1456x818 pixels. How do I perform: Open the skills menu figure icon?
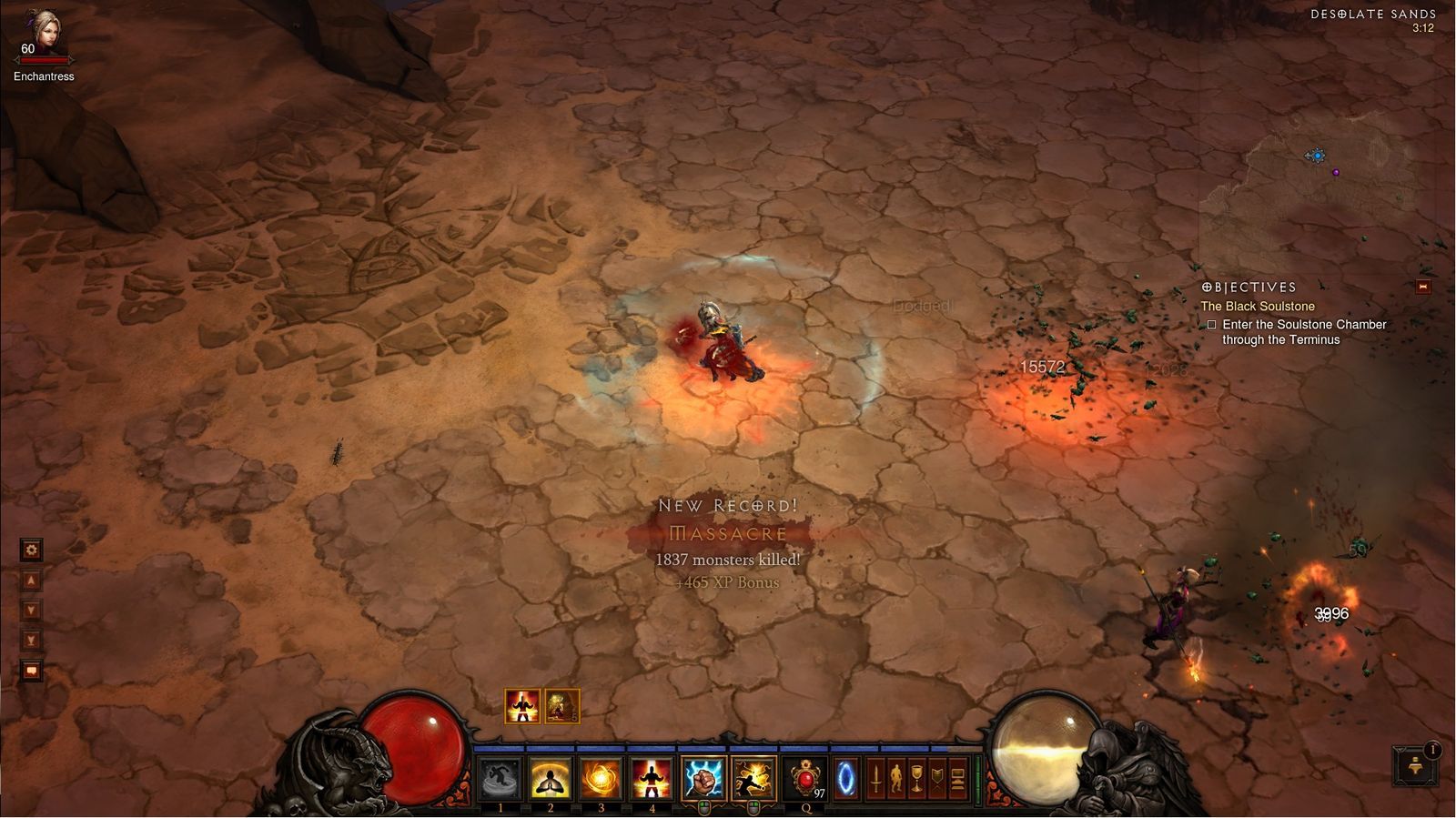(895, 779)
